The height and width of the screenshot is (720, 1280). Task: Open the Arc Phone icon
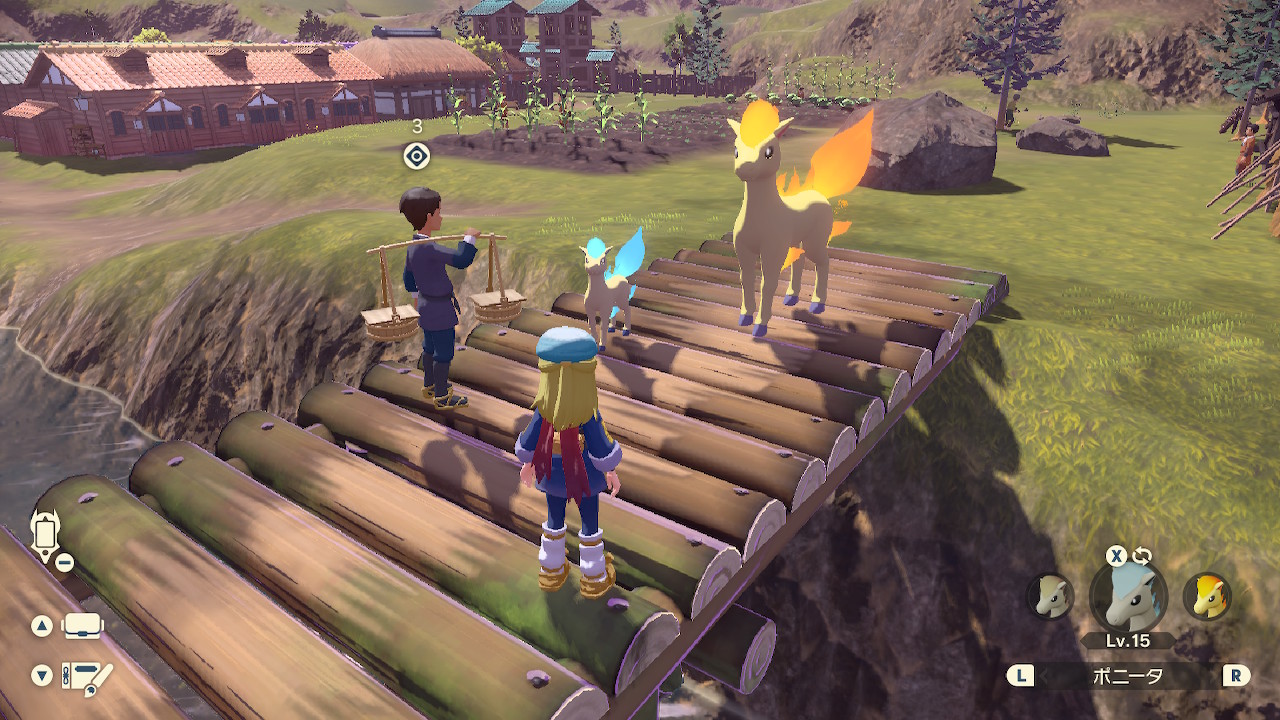[x=45, y=532]
